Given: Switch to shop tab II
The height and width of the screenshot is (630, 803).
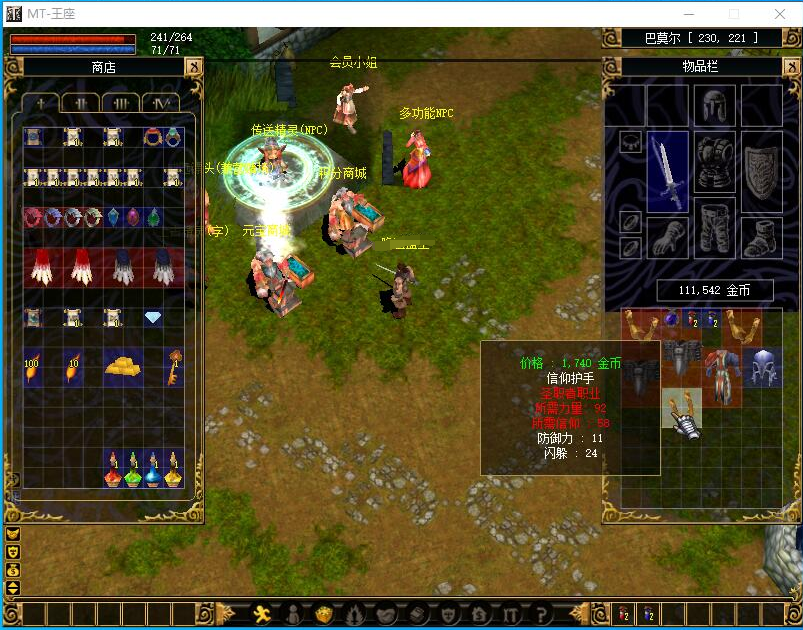Looking at the screenshot, I should 80,103.
